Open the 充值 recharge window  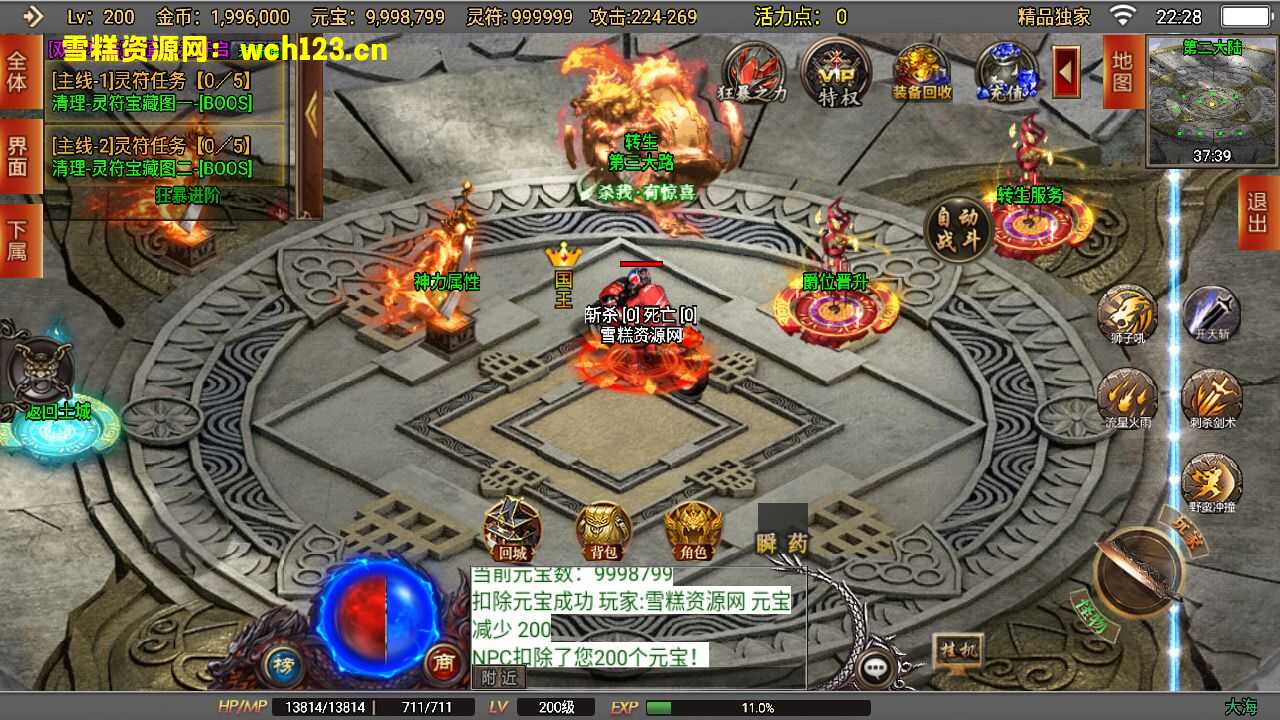tap(1007, 72)
